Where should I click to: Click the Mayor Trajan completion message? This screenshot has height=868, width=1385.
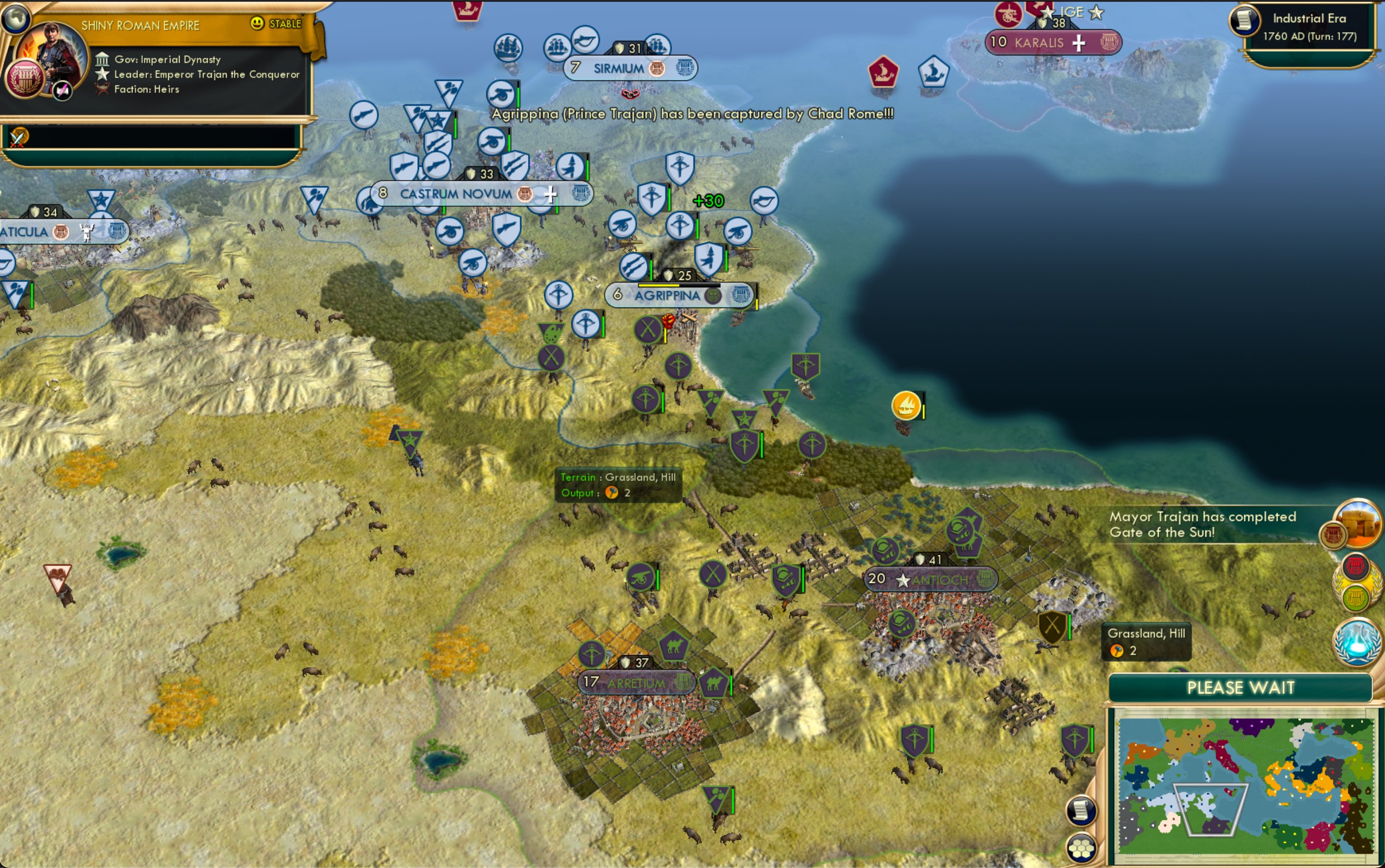[1201, 524]
